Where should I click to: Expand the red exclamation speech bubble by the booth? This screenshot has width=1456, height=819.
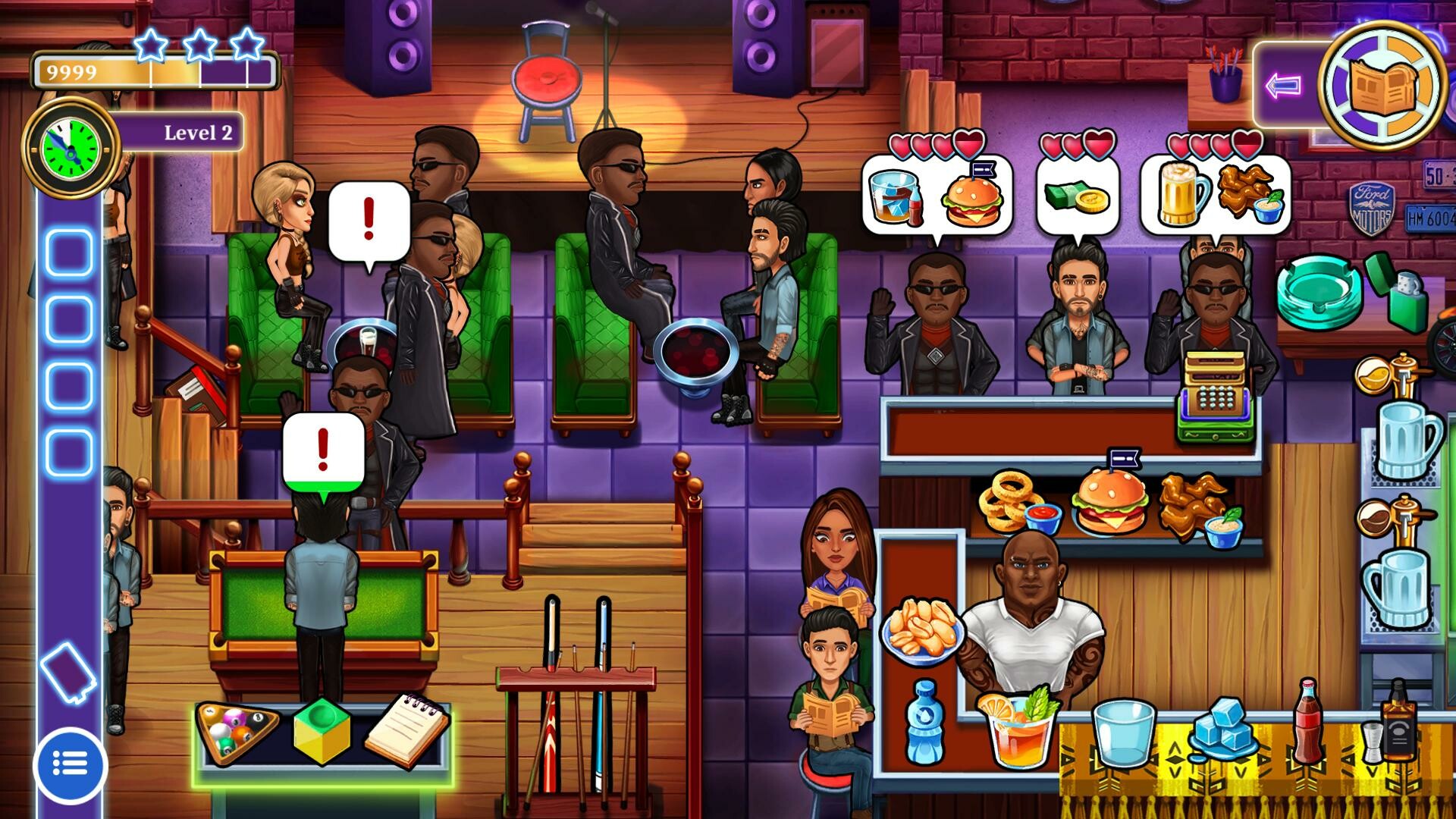369,218
